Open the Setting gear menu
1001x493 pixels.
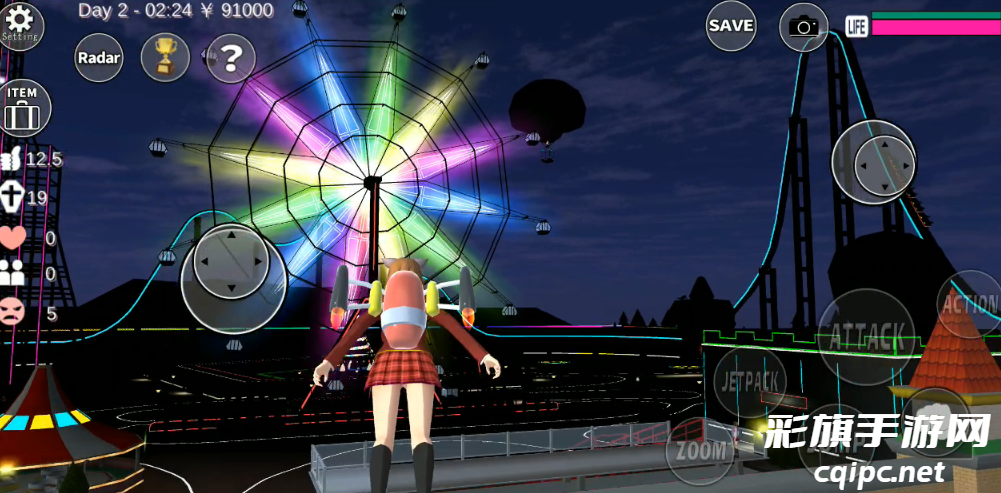19,22
